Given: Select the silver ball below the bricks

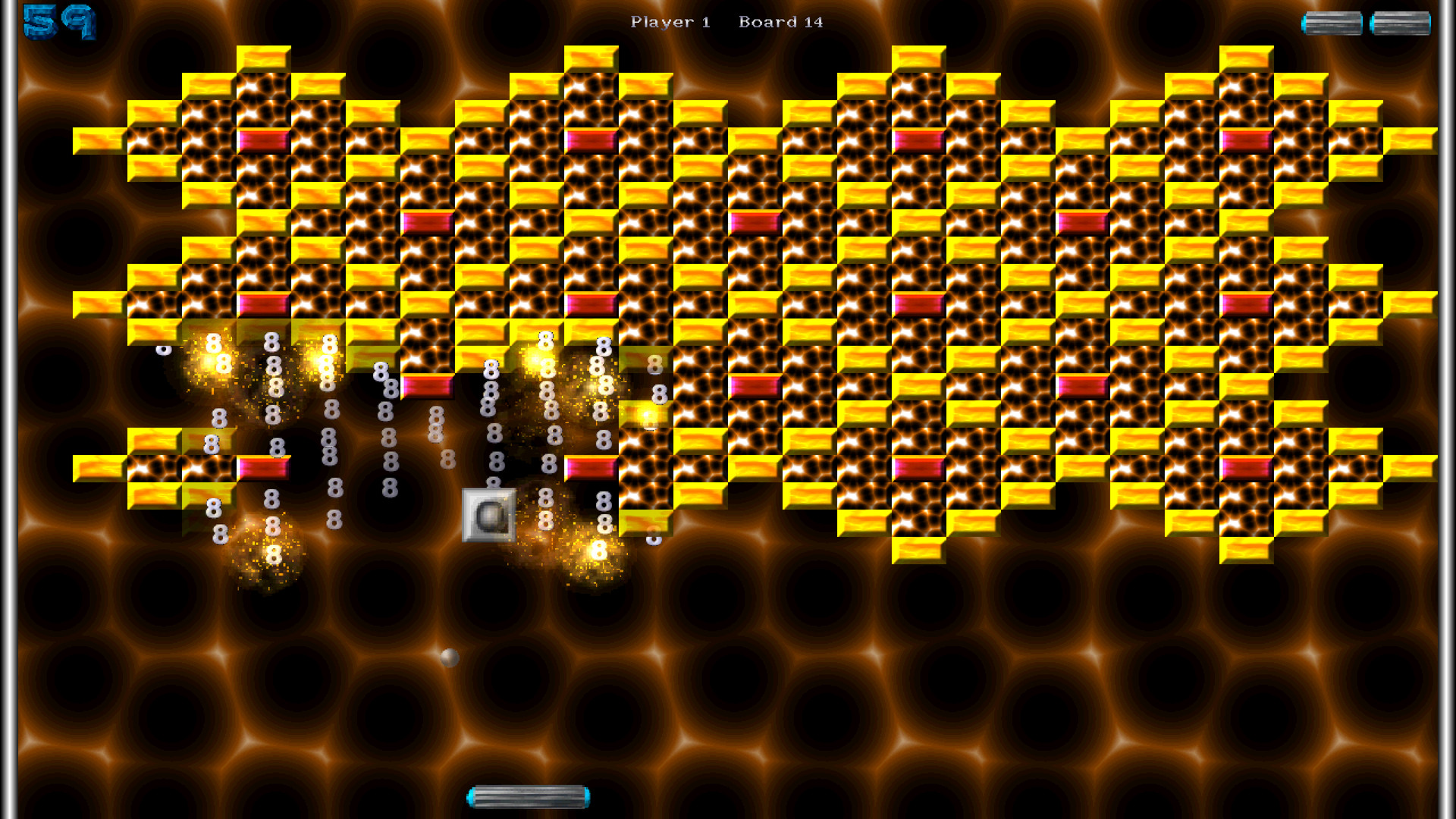Looking at the screenshot, I should (x=448, y=657).
